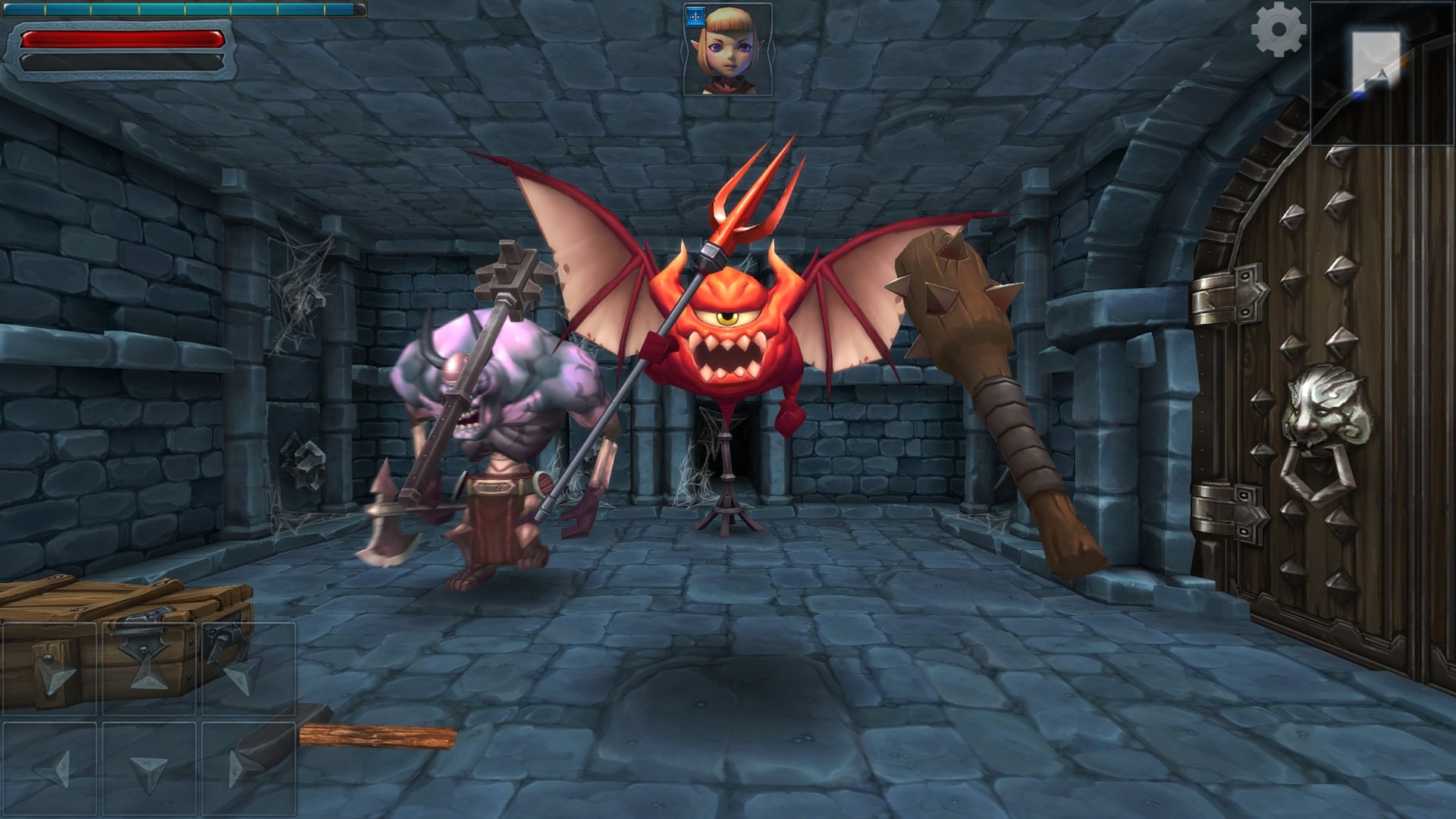Tap the red health bar
Screen dimensions: 1456x819
click(x=121, y=38)
